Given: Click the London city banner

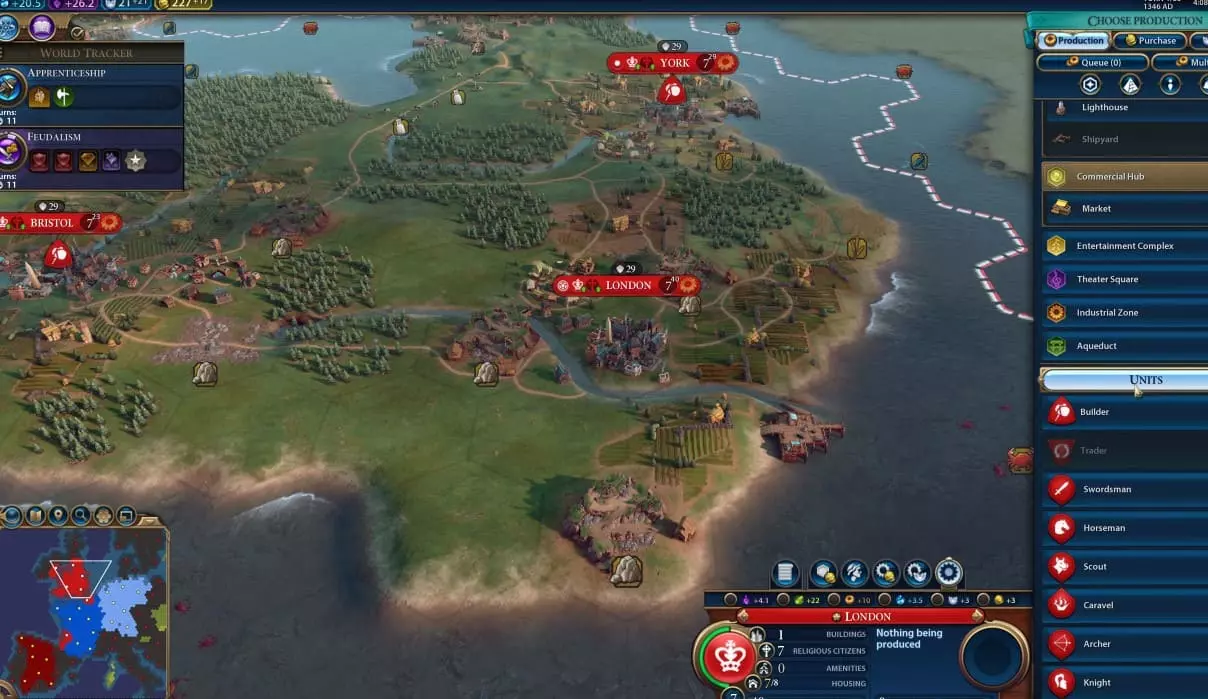Looking at the screenshot, I should [627, 286].
